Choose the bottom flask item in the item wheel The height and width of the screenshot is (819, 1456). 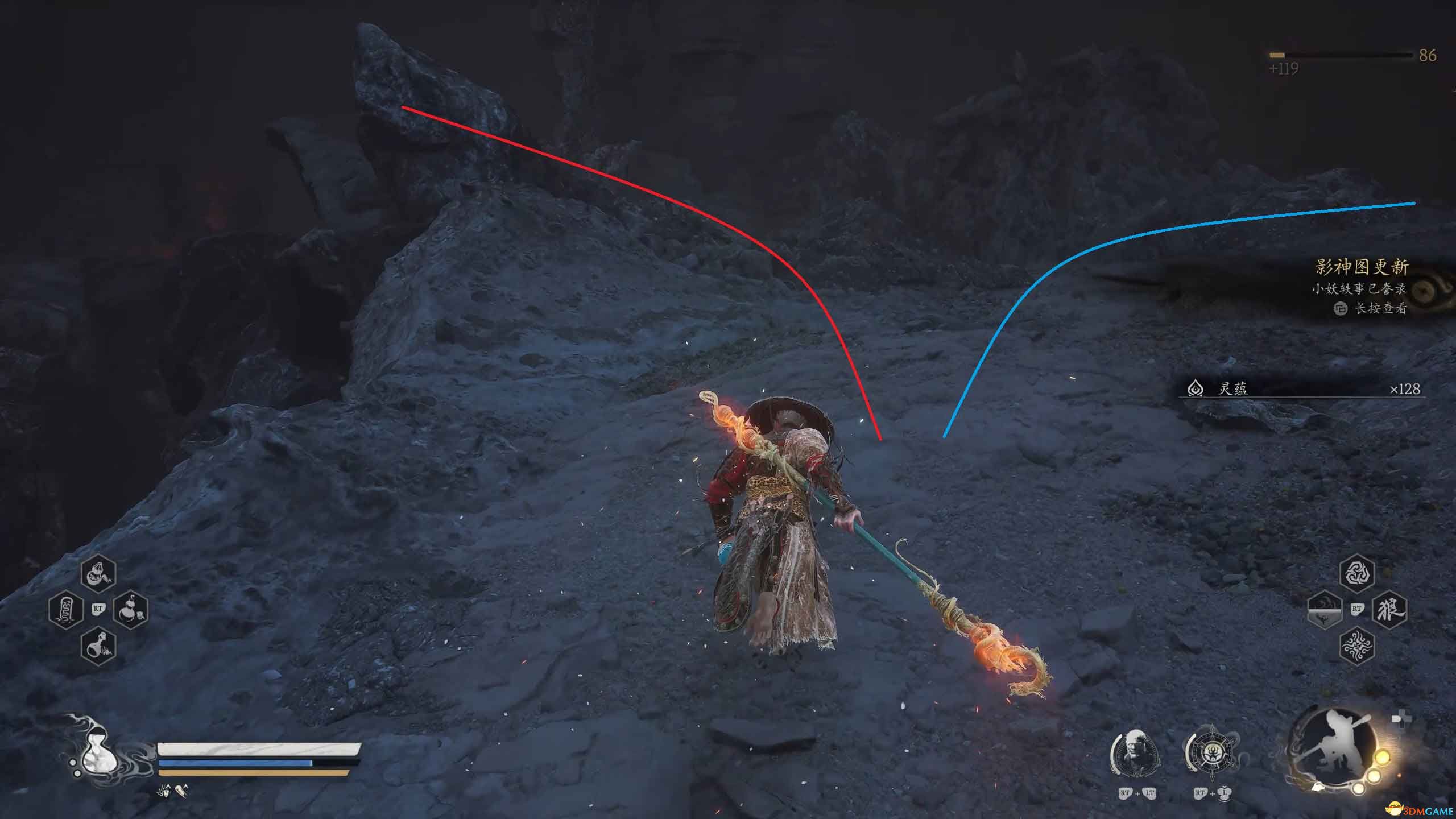pos(98,646)
